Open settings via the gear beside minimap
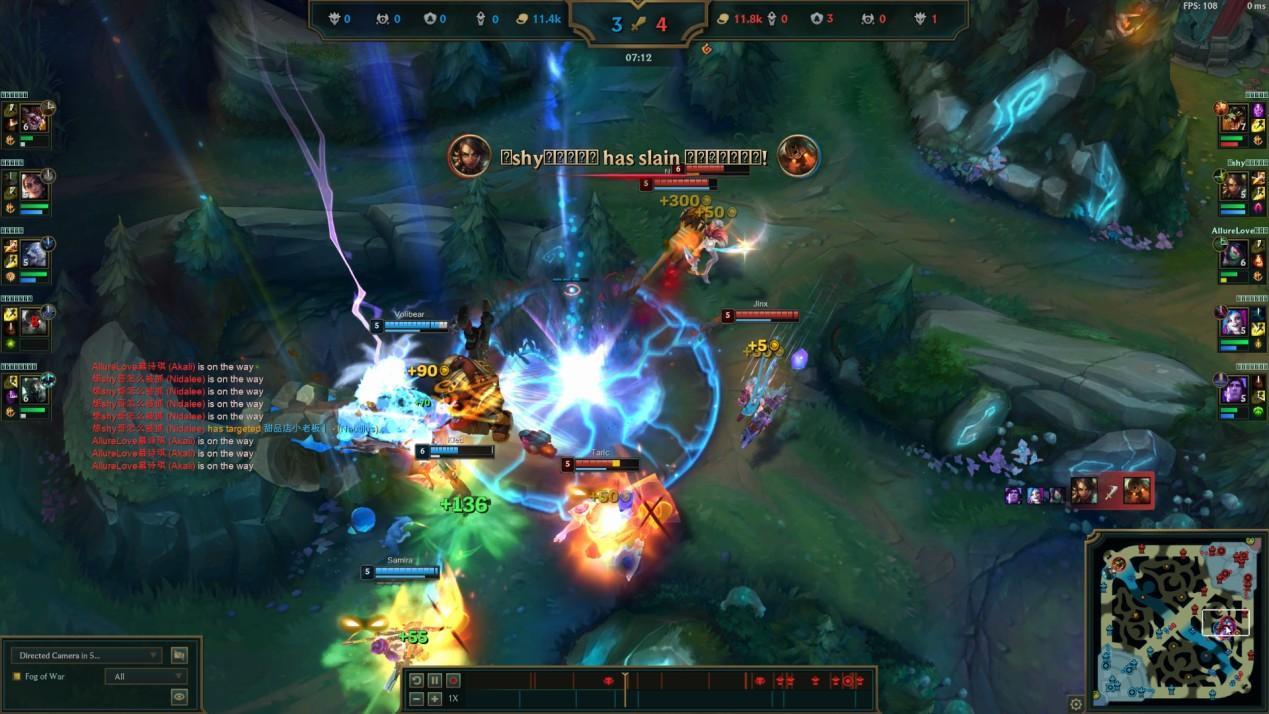The height and width of the screenshot is (714, 1269). coord(1076,704)
